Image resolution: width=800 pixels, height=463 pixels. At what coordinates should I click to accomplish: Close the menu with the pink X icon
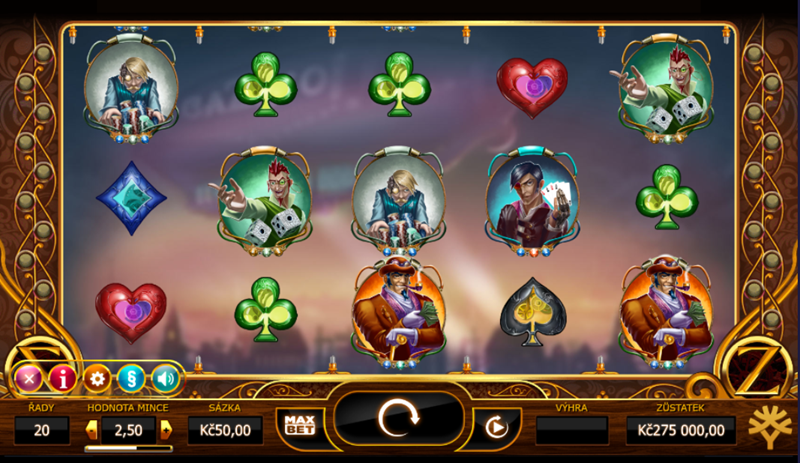pos(28,378)
